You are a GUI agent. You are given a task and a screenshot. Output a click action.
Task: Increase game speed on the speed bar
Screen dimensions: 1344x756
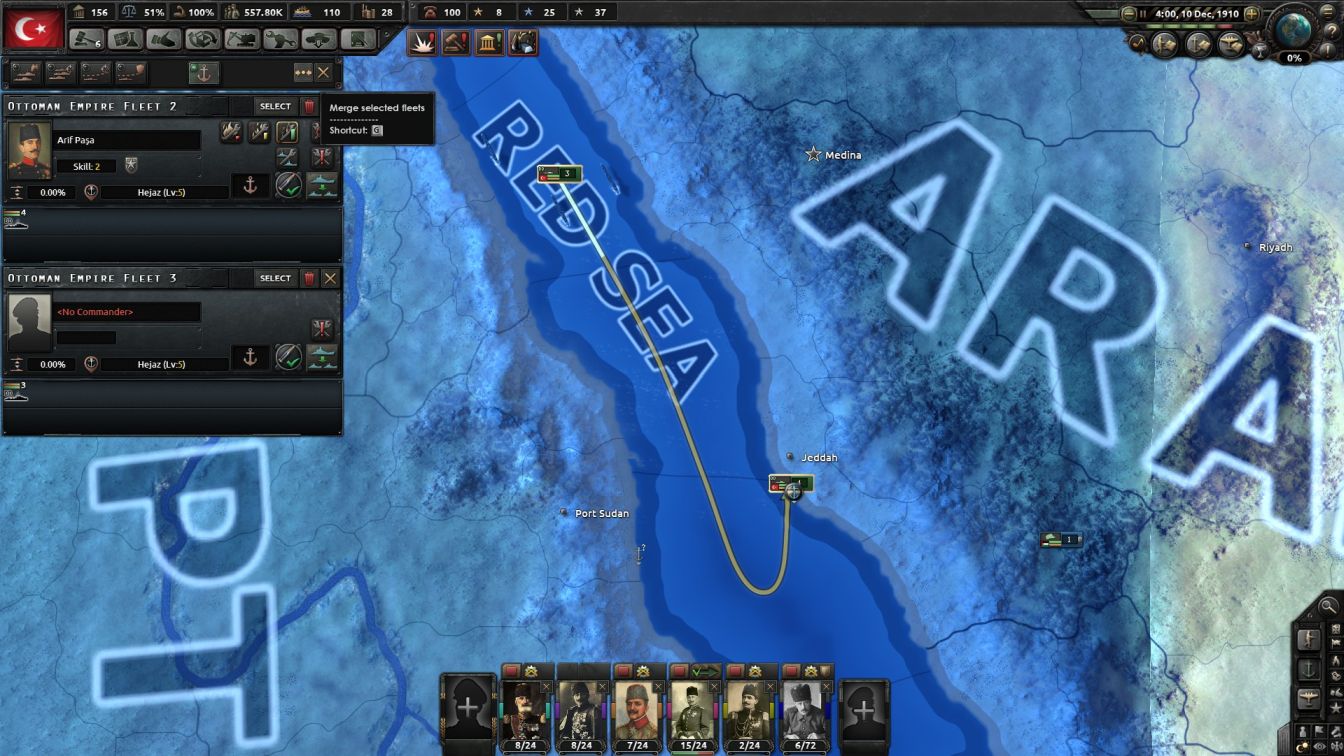(1253, 13)
